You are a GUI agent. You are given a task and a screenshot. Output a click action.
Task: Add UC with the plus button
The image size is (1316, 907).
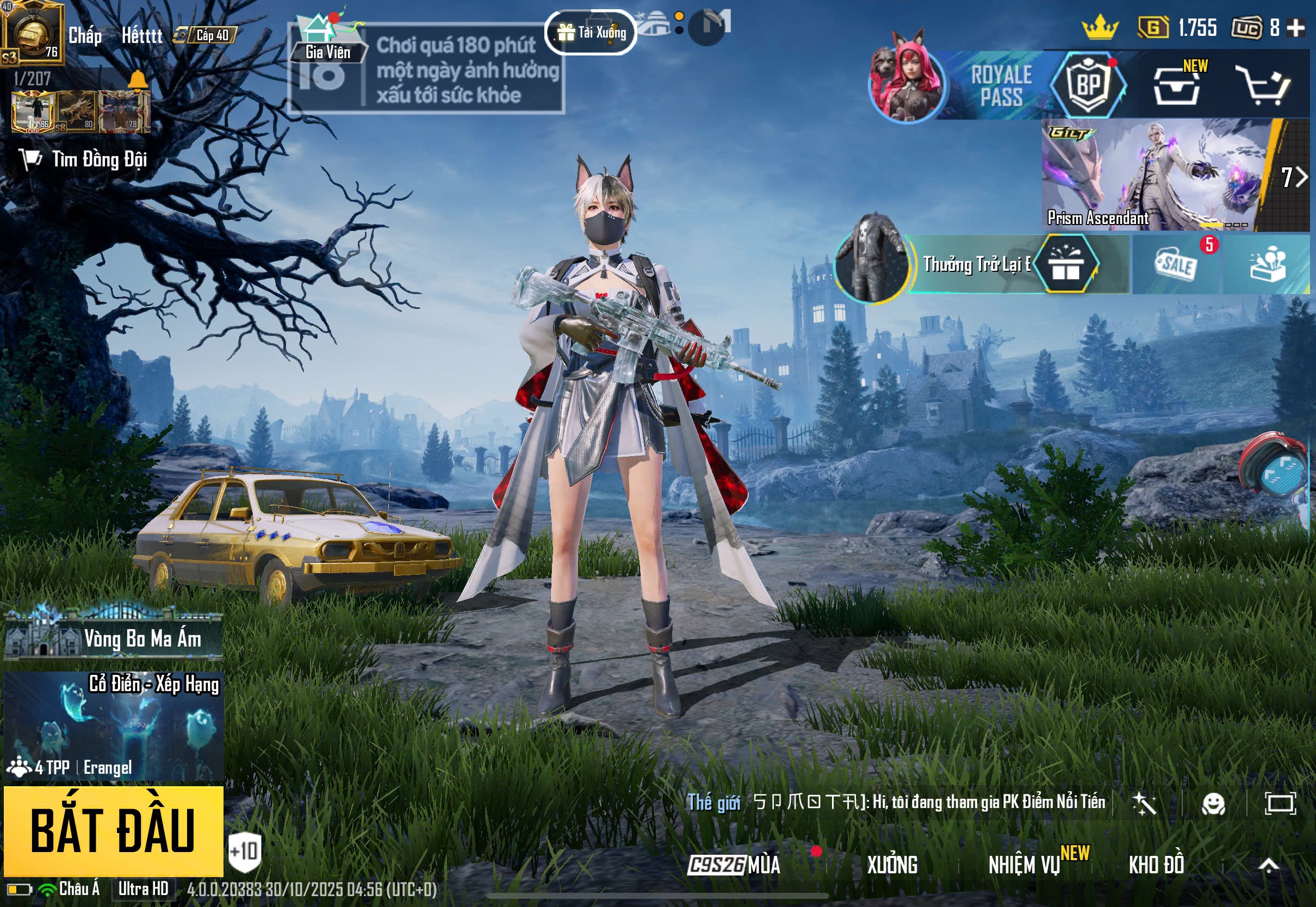point(1296,28)
